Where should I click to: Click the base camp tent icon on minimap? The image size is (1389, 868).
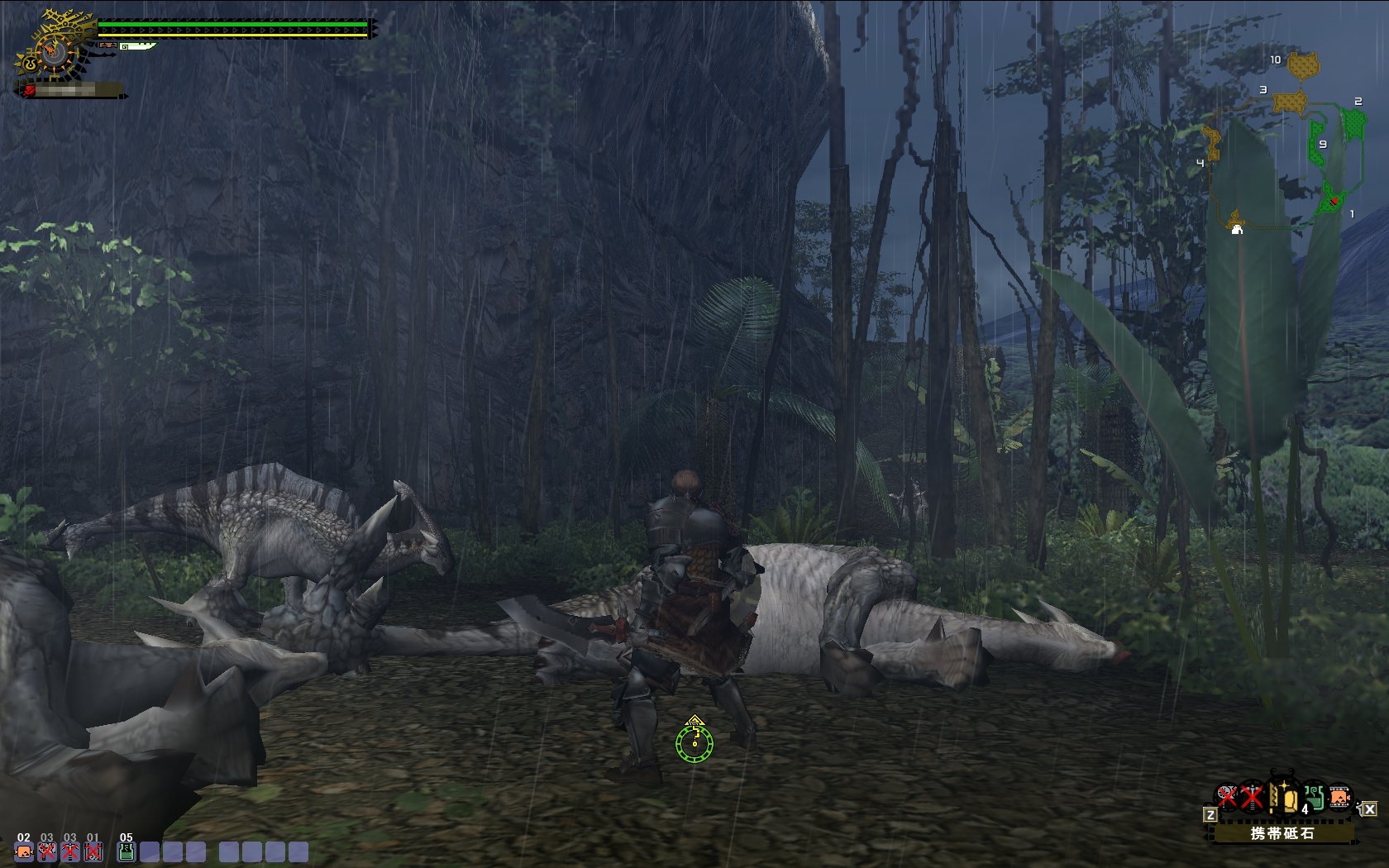point(1237,228)
